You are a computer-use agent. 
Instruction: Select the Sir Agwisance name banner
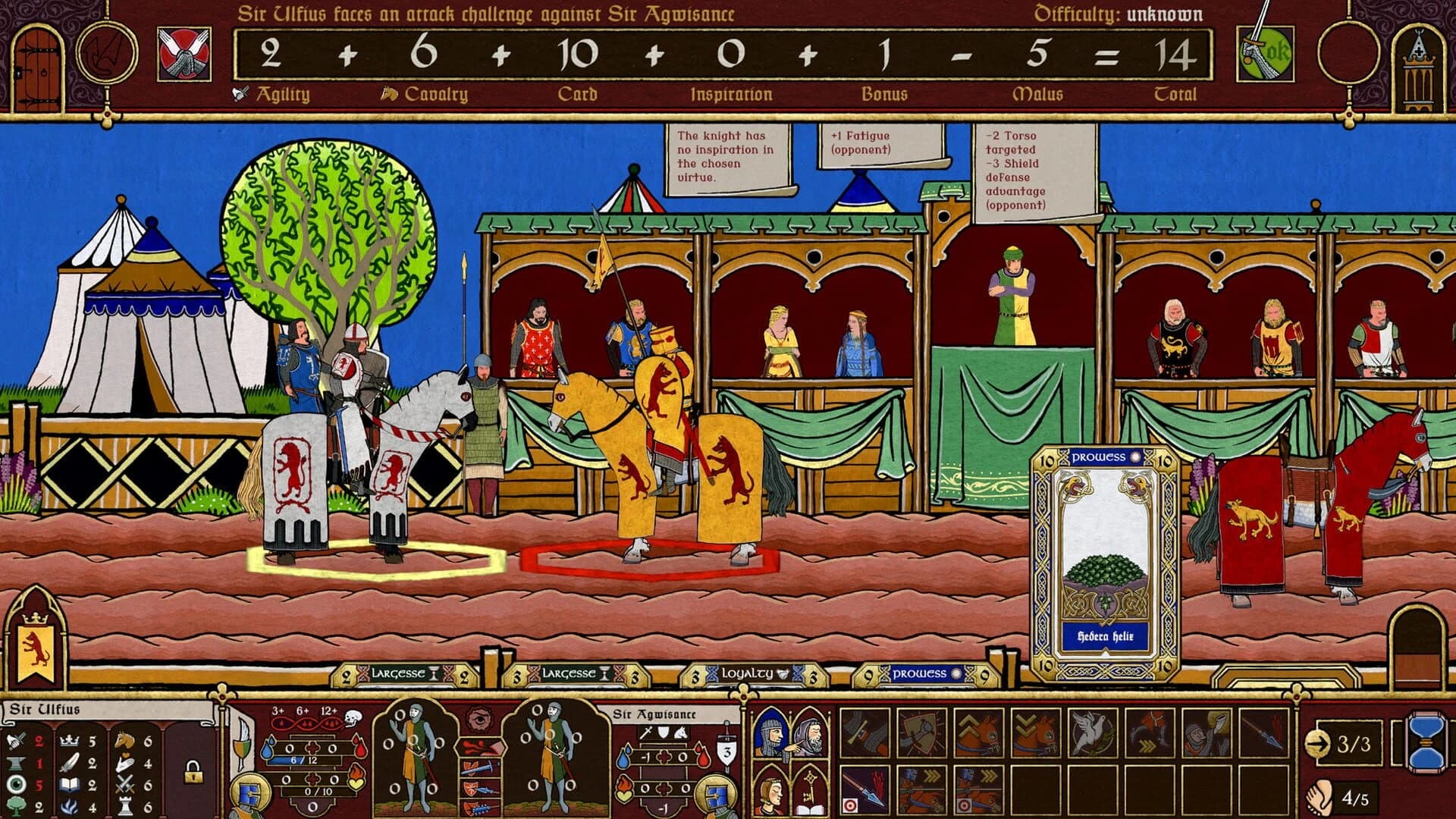[x=656, y=713]
